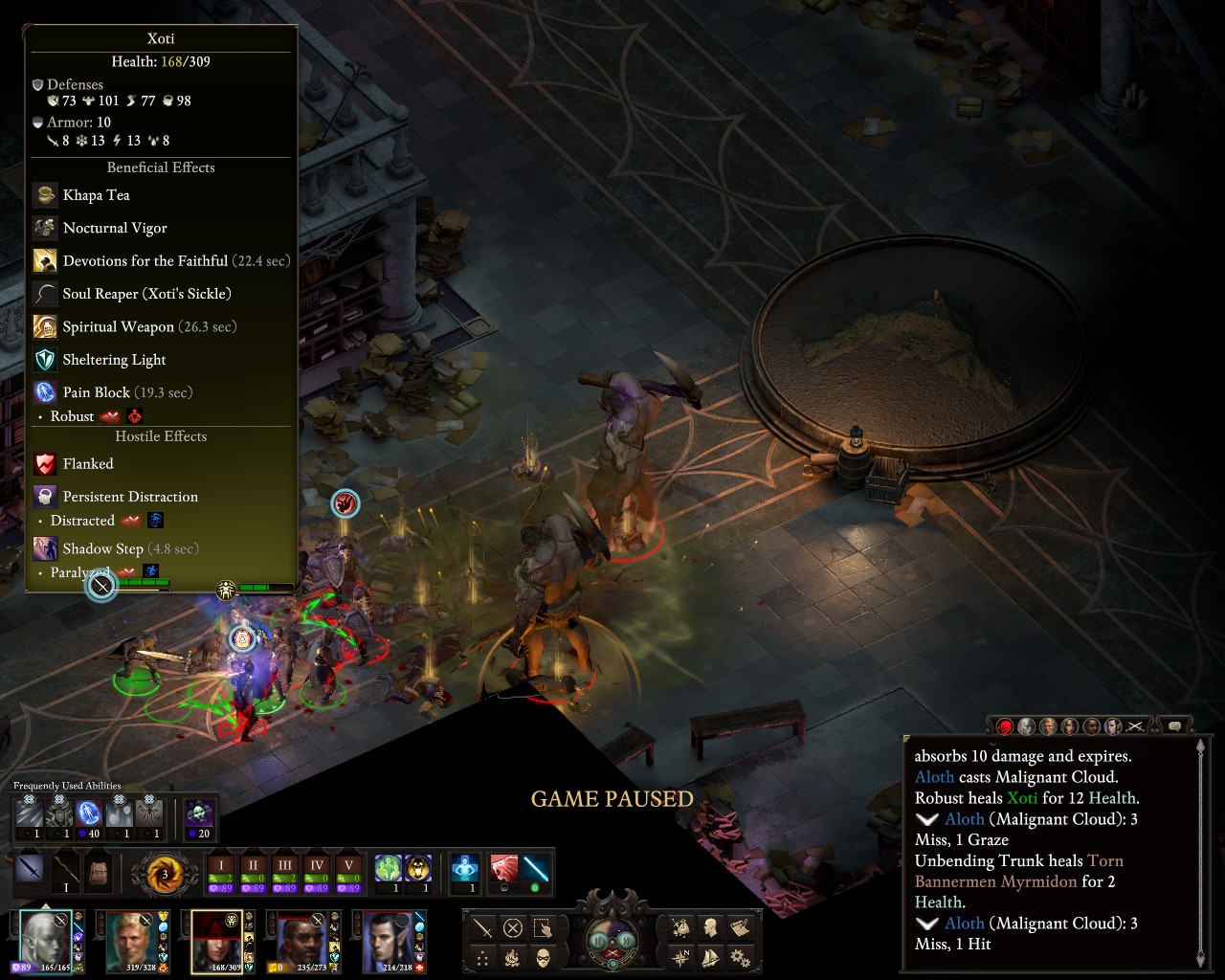Open the backpack quick items slot
1225x980 pixels.
99,871
